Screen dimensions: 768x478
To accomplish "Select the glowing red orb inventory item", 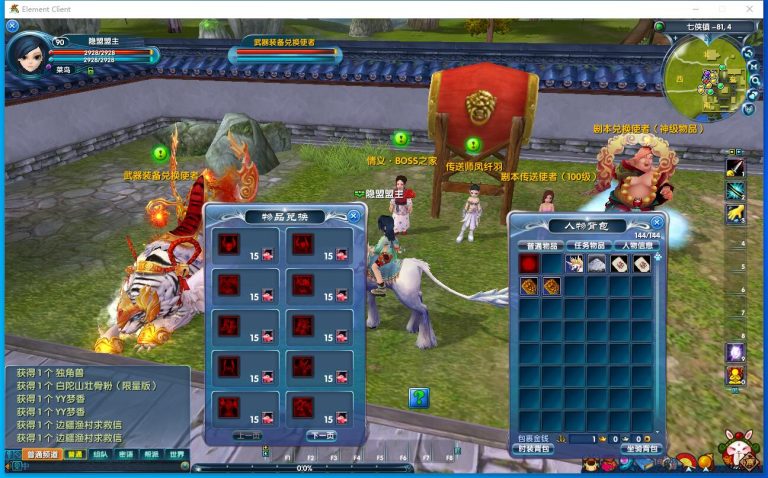I will (x=528, y=264).
